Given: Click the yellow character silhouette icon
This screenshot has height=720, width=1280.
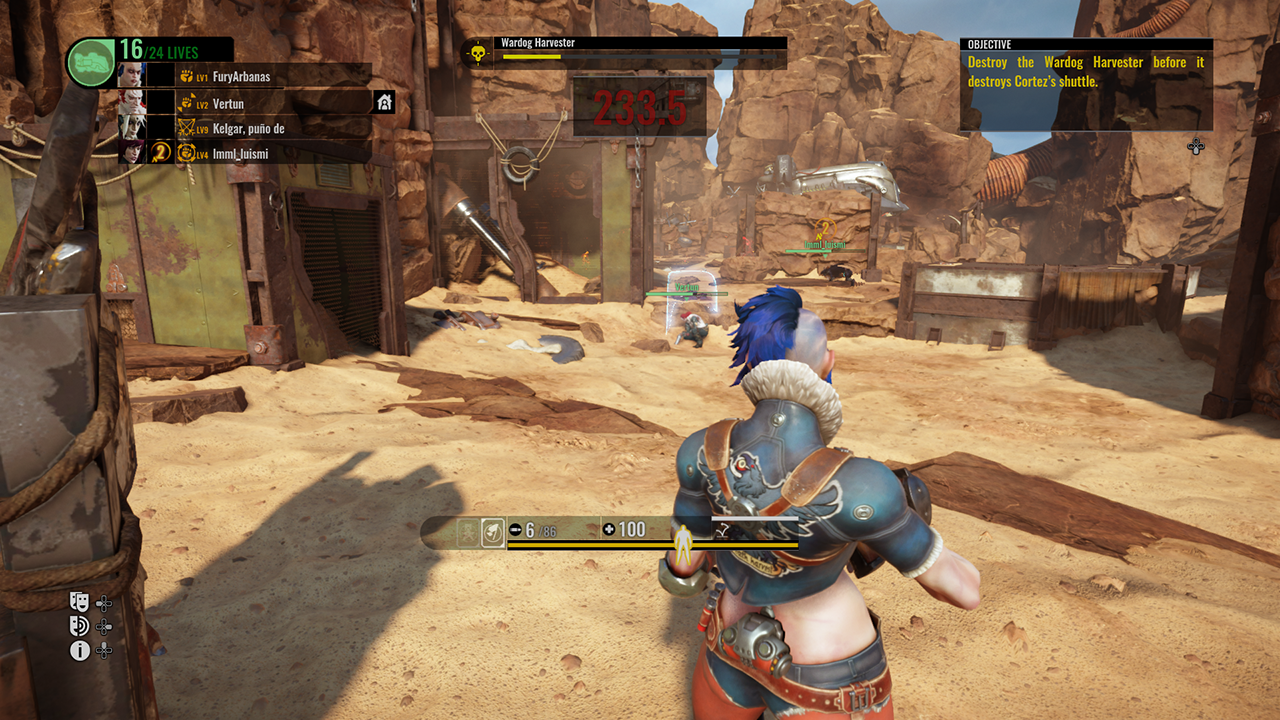Looking at the screenshot, I should [x=683, y=540].
